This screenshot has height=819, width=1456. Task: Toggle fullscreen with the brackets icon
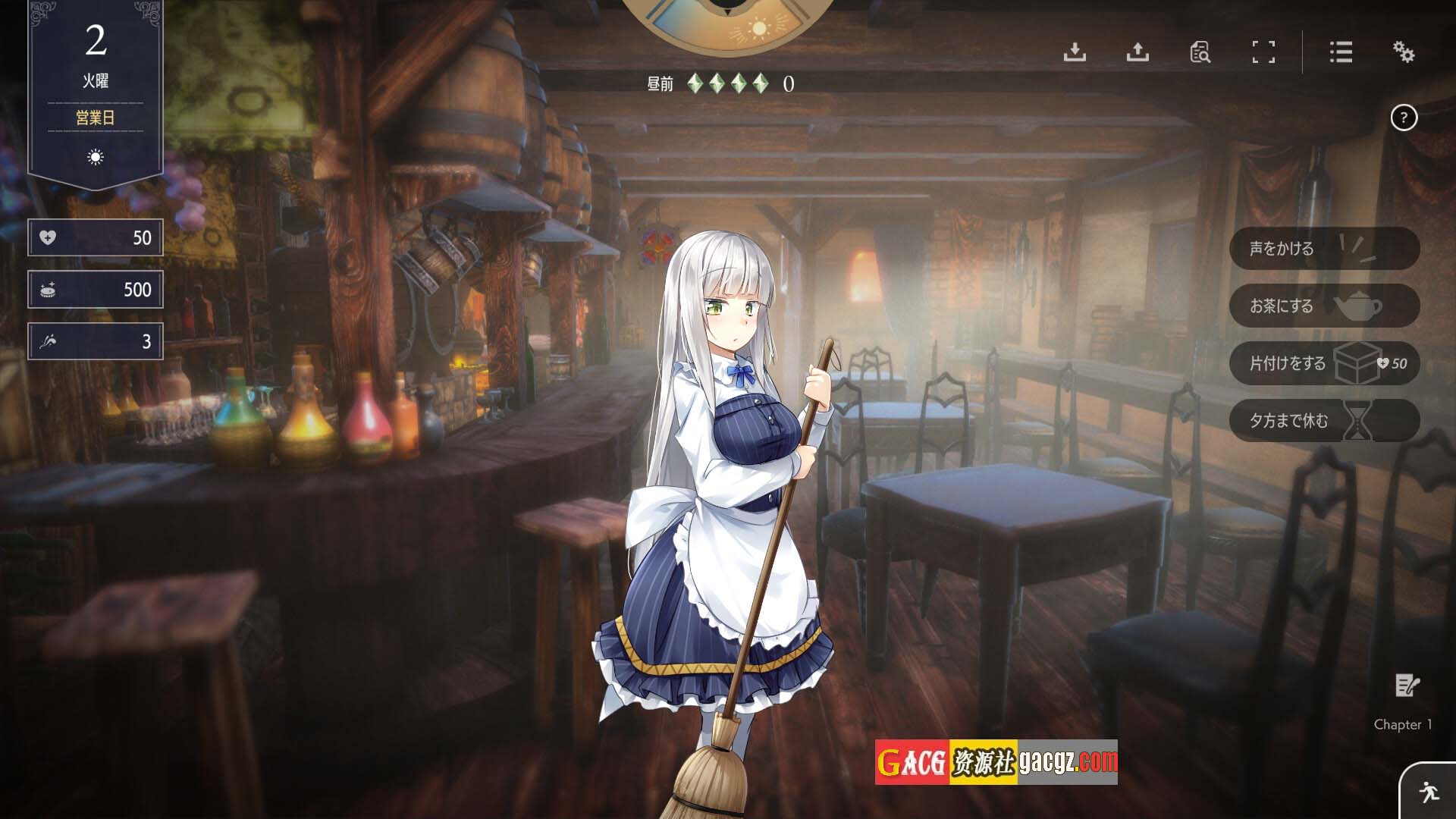[1263, 52]
